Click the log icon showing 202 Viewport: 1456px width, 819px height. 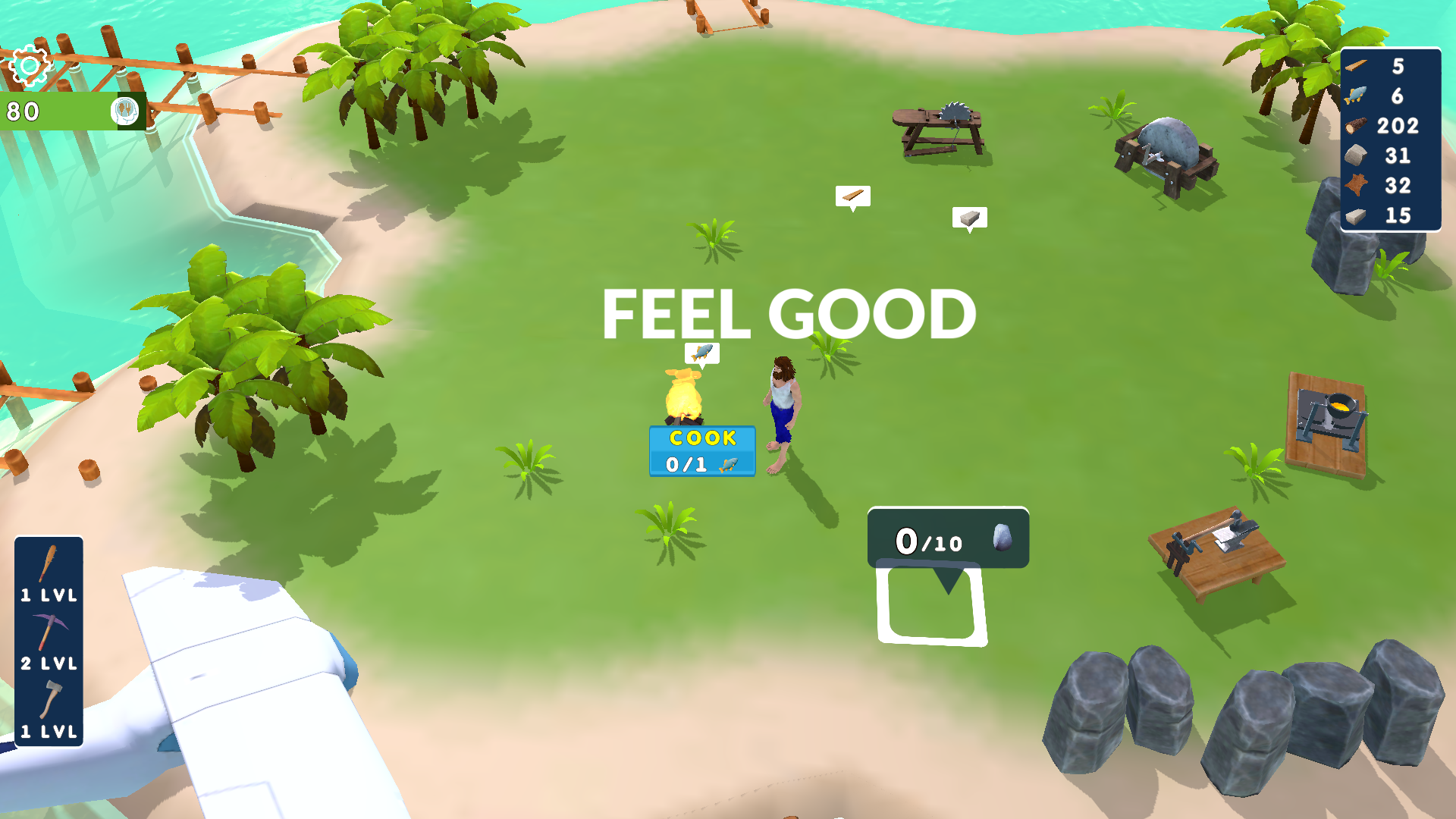pos(1354,126)
